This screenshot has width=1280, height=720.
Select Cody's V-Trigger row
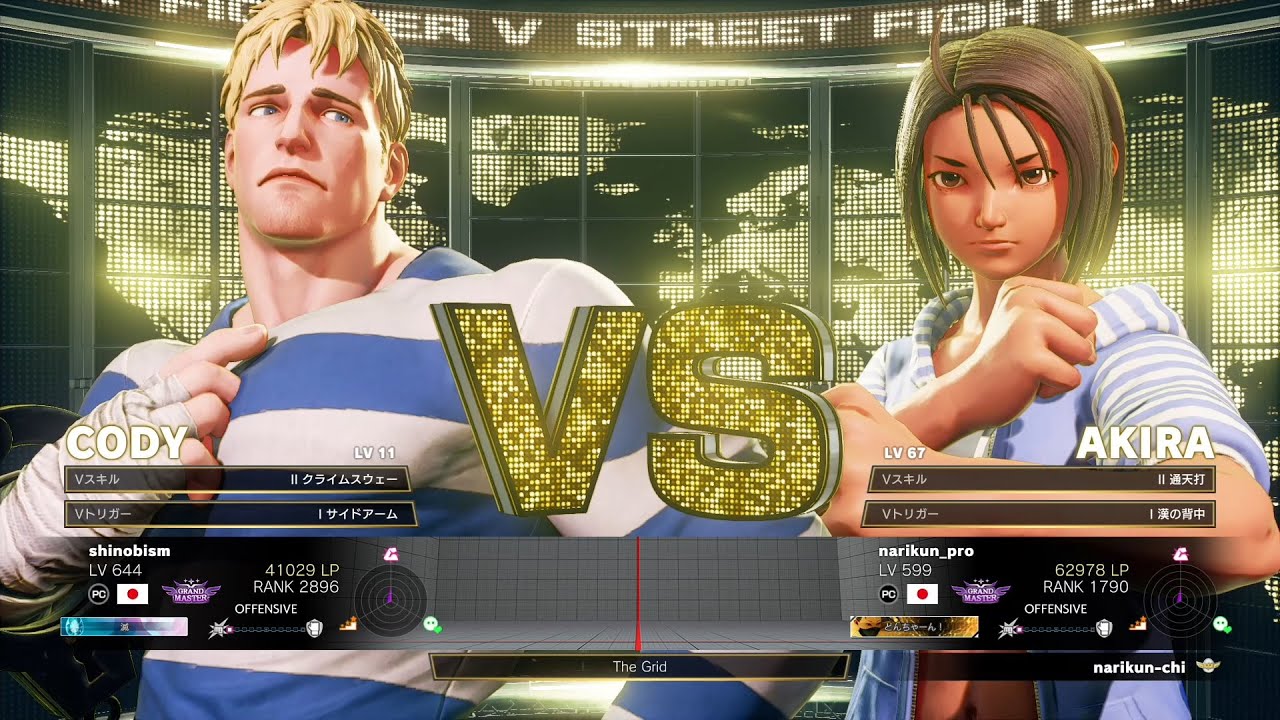[240, 513]
